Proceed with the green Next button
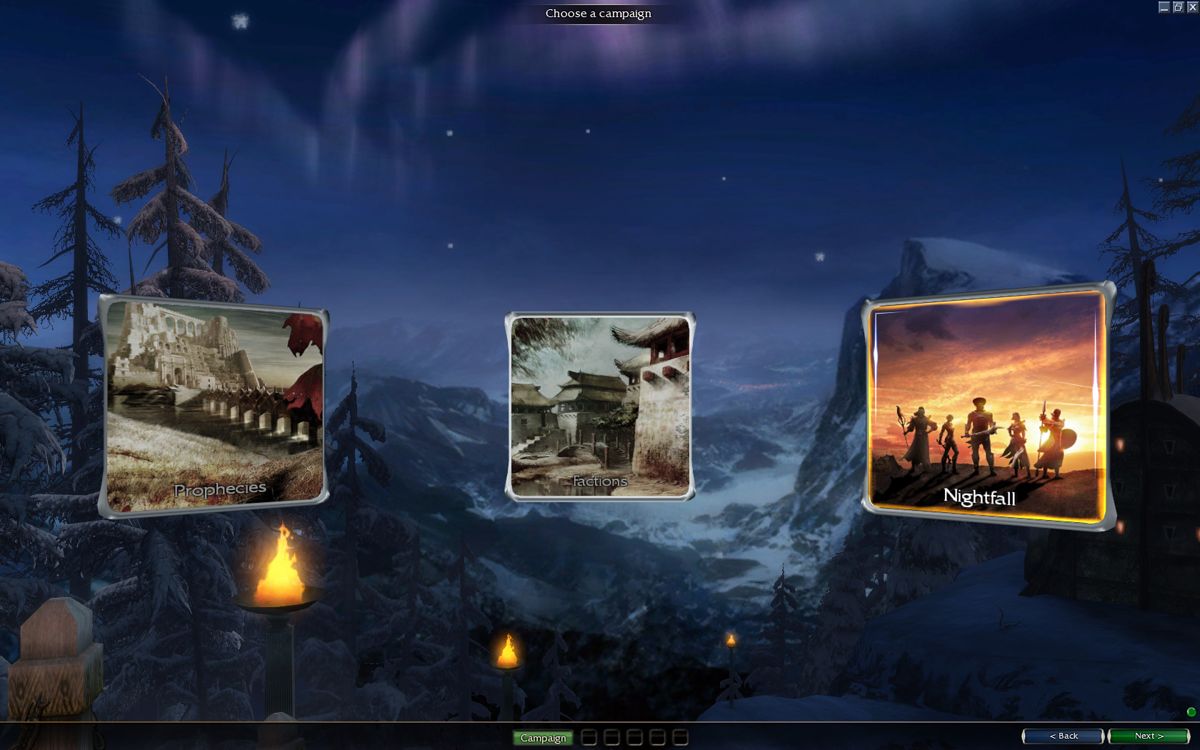1200x750 pixels. click(1148, 736)
